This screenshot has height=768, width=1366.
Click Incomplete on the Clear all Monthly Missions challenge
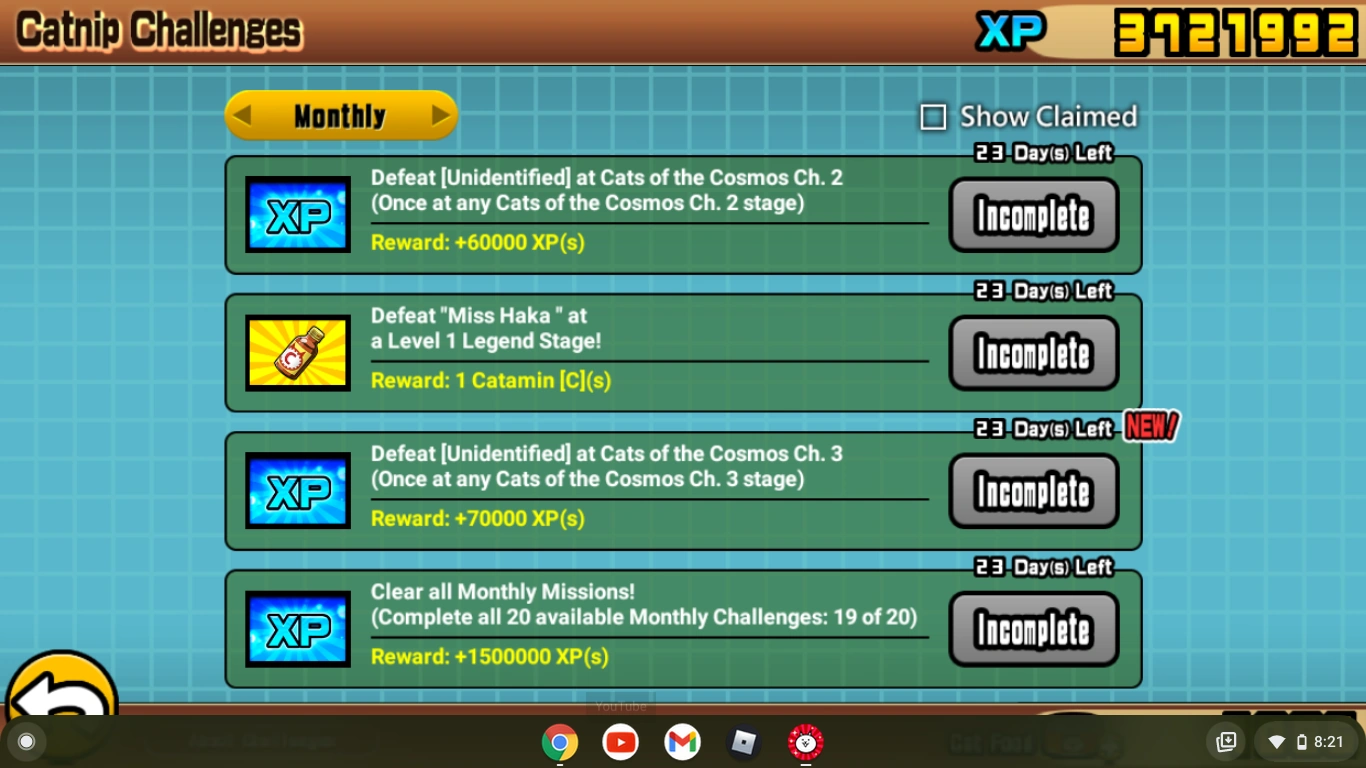point(1033,629)
